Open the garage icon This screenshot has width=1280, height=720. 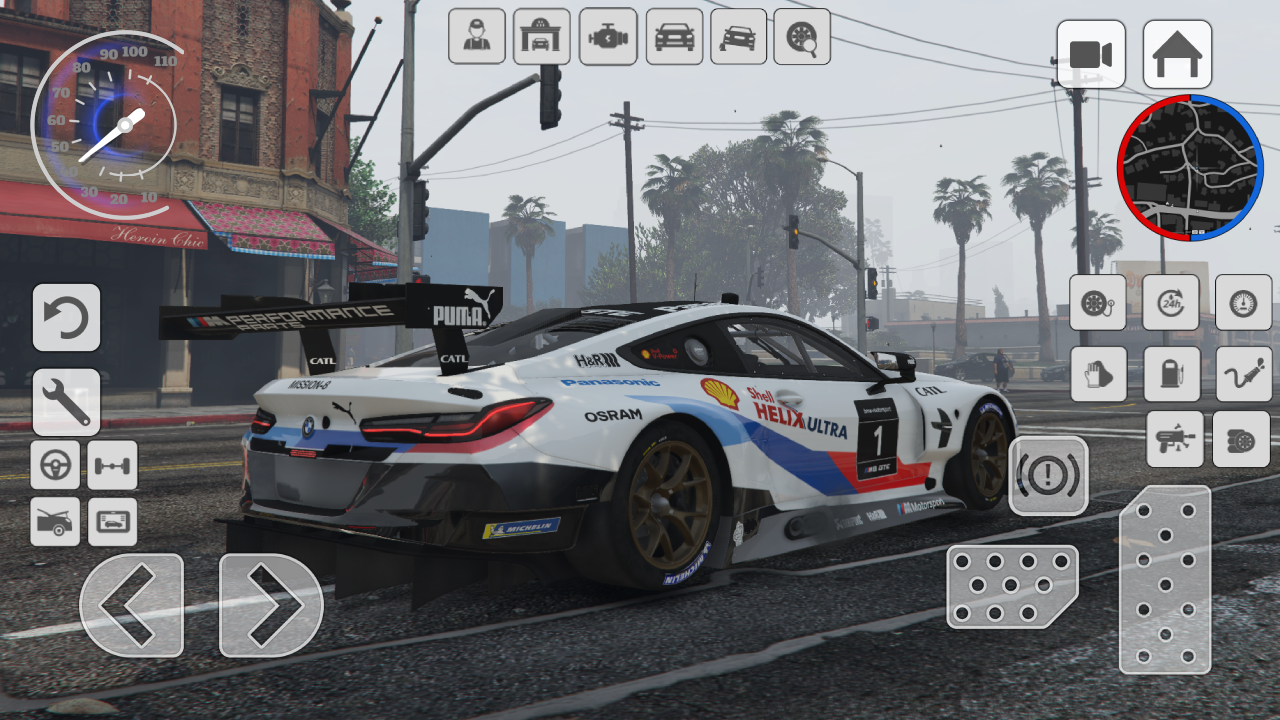click(x=542, y=37)
